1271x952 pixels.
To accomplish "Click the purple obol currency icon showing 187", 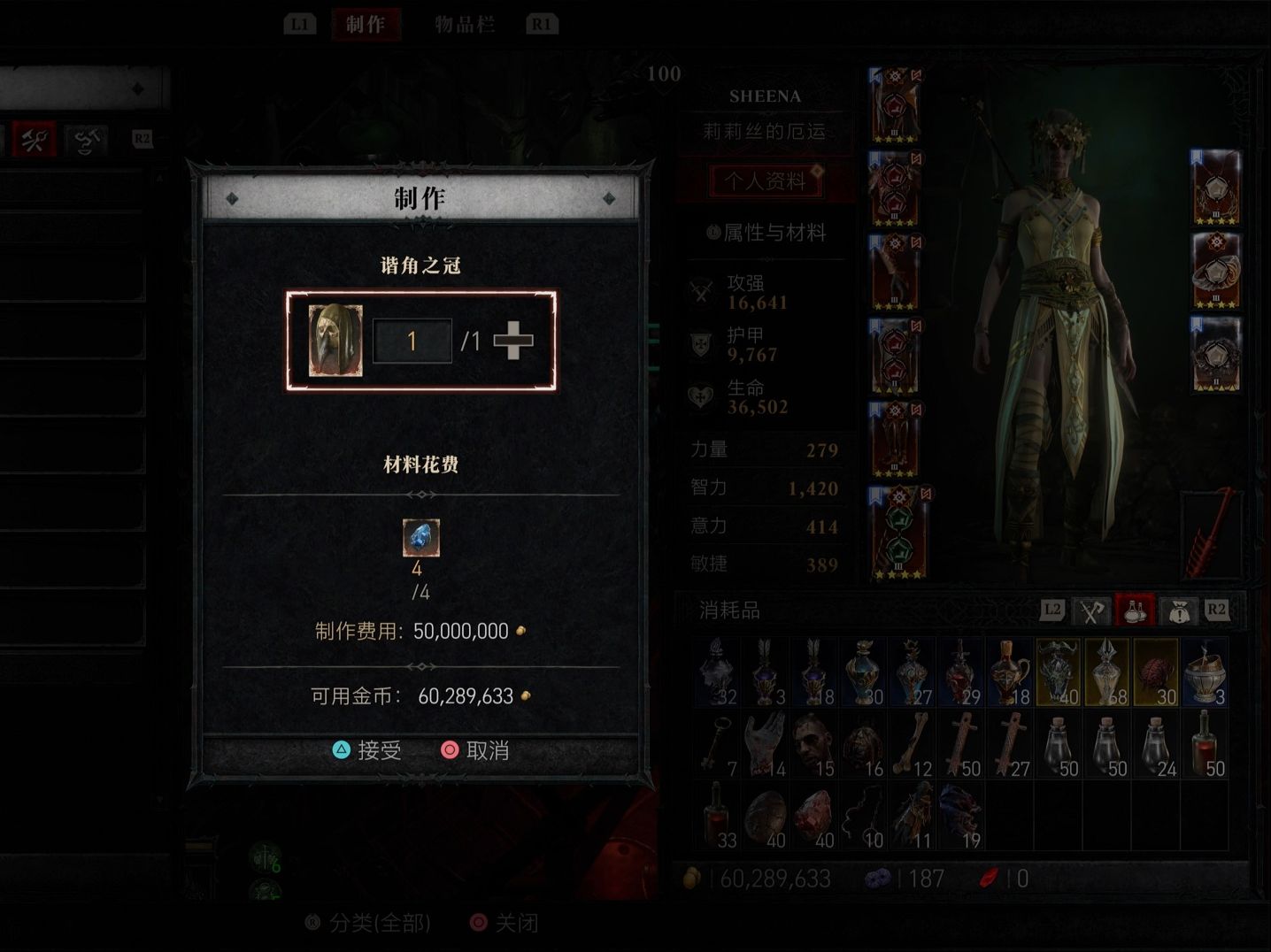I will tap(877, 878).
